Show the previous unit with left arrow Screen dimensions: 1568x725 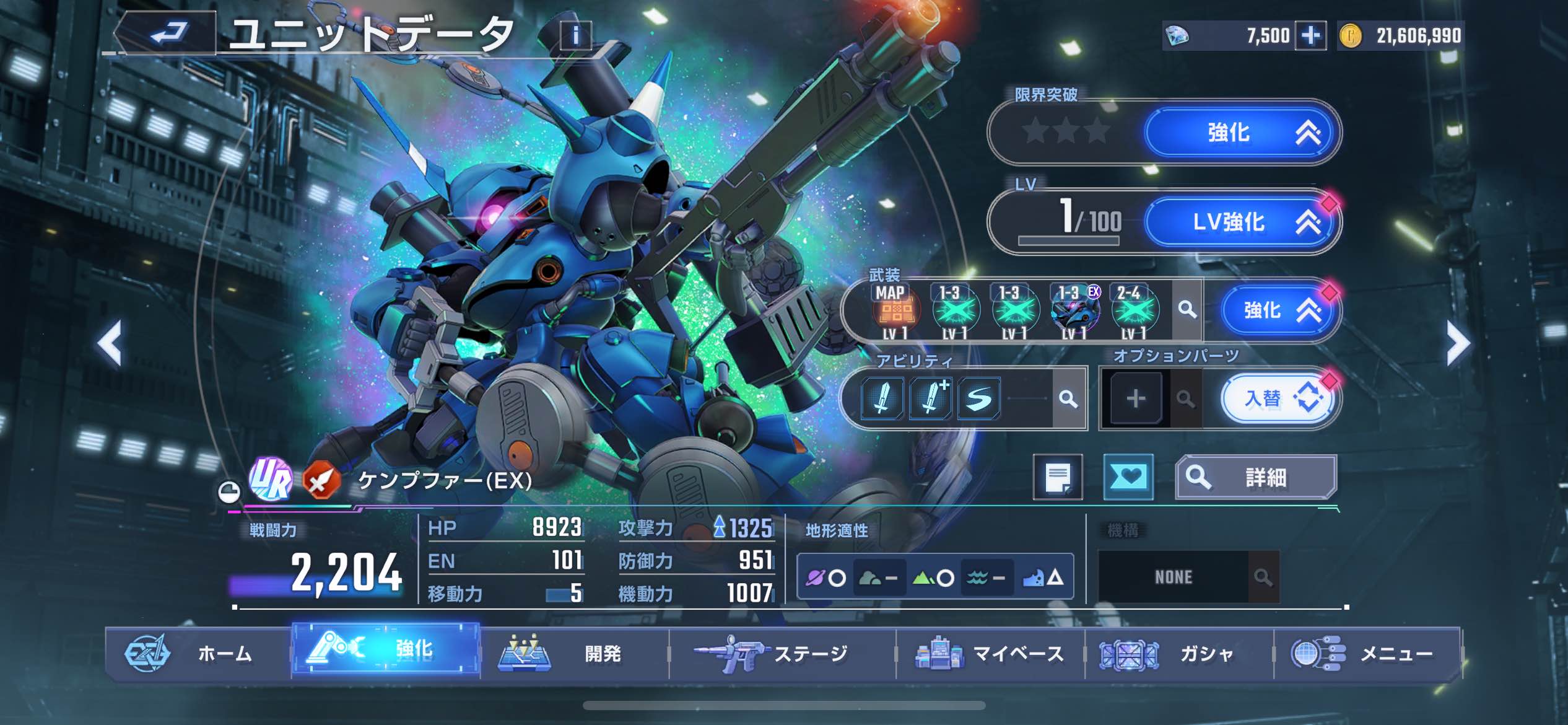click(110, 343)
